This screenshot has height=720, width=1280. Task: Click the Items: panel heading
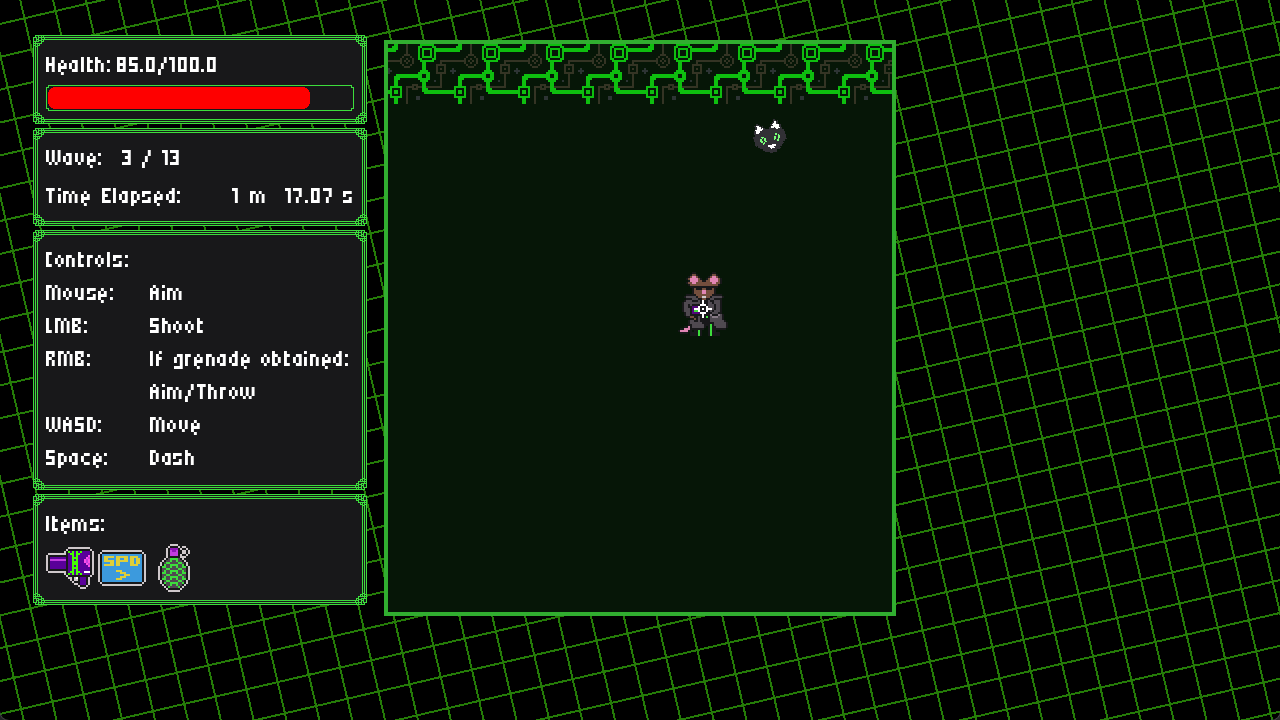pos(73,523)
